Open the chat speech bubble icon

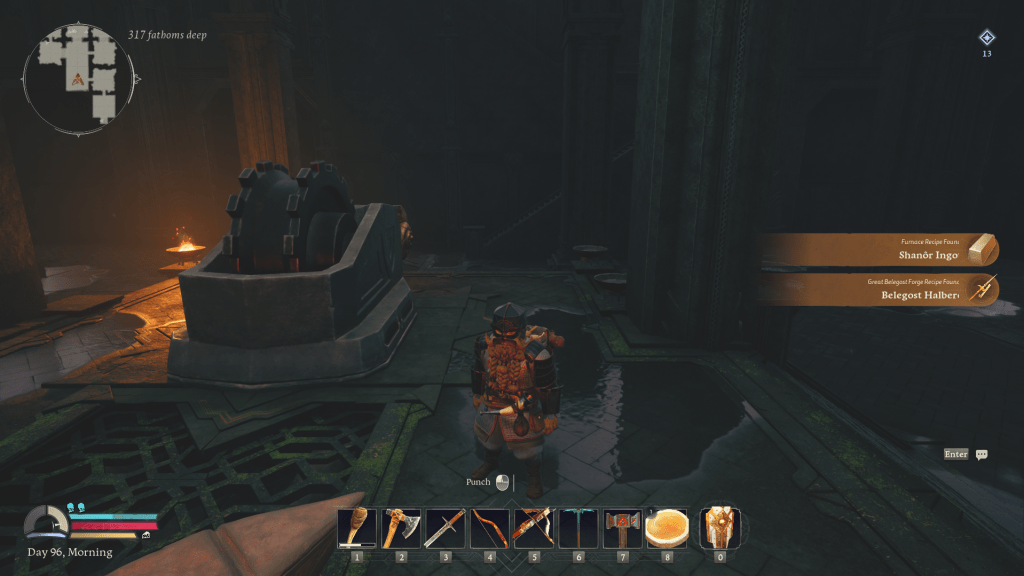click(x=982, y=454)
